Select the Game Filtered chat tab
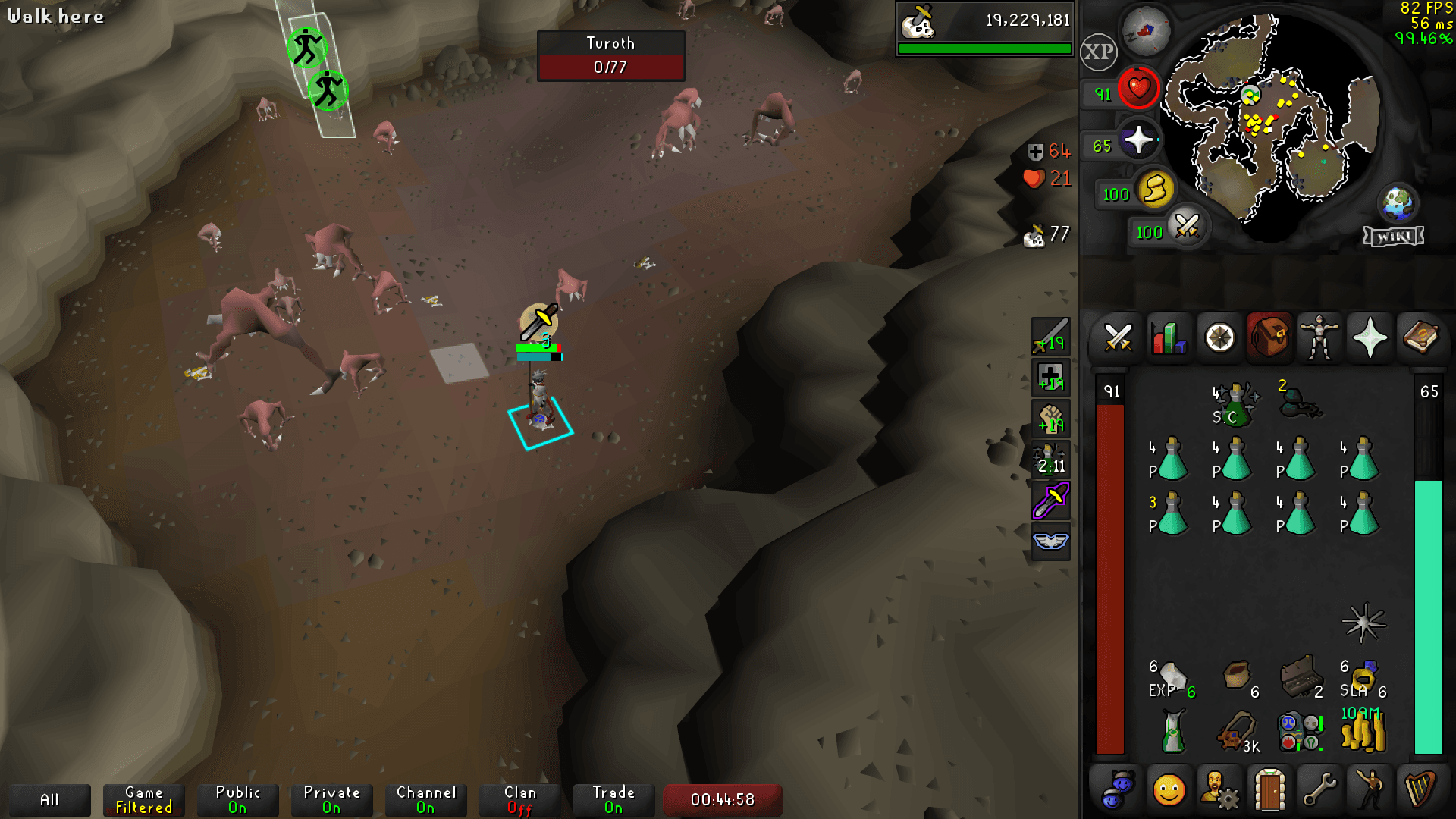1456x819 pixels. pos(143,800)
